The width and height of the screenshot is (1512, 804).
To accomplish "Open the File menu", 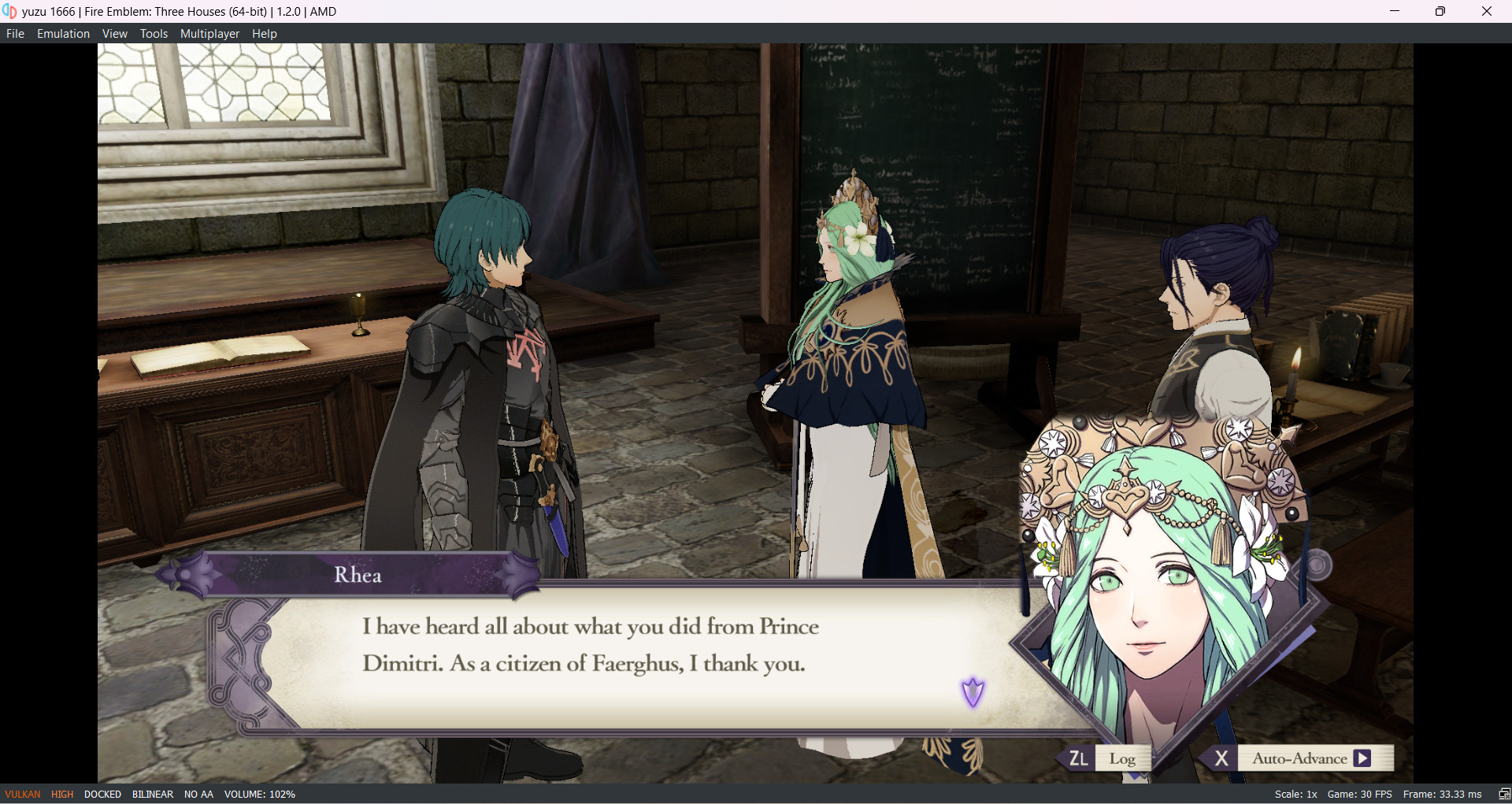I will pyautogui.click(x=14, y=33).
